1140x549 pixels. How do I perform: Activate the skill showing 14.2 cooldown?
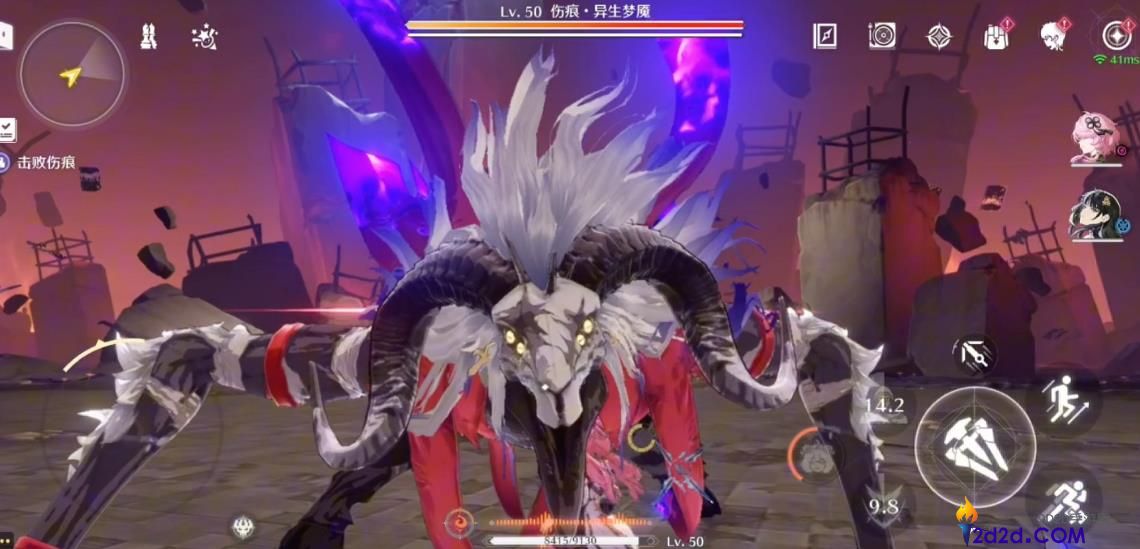(884, 405)
